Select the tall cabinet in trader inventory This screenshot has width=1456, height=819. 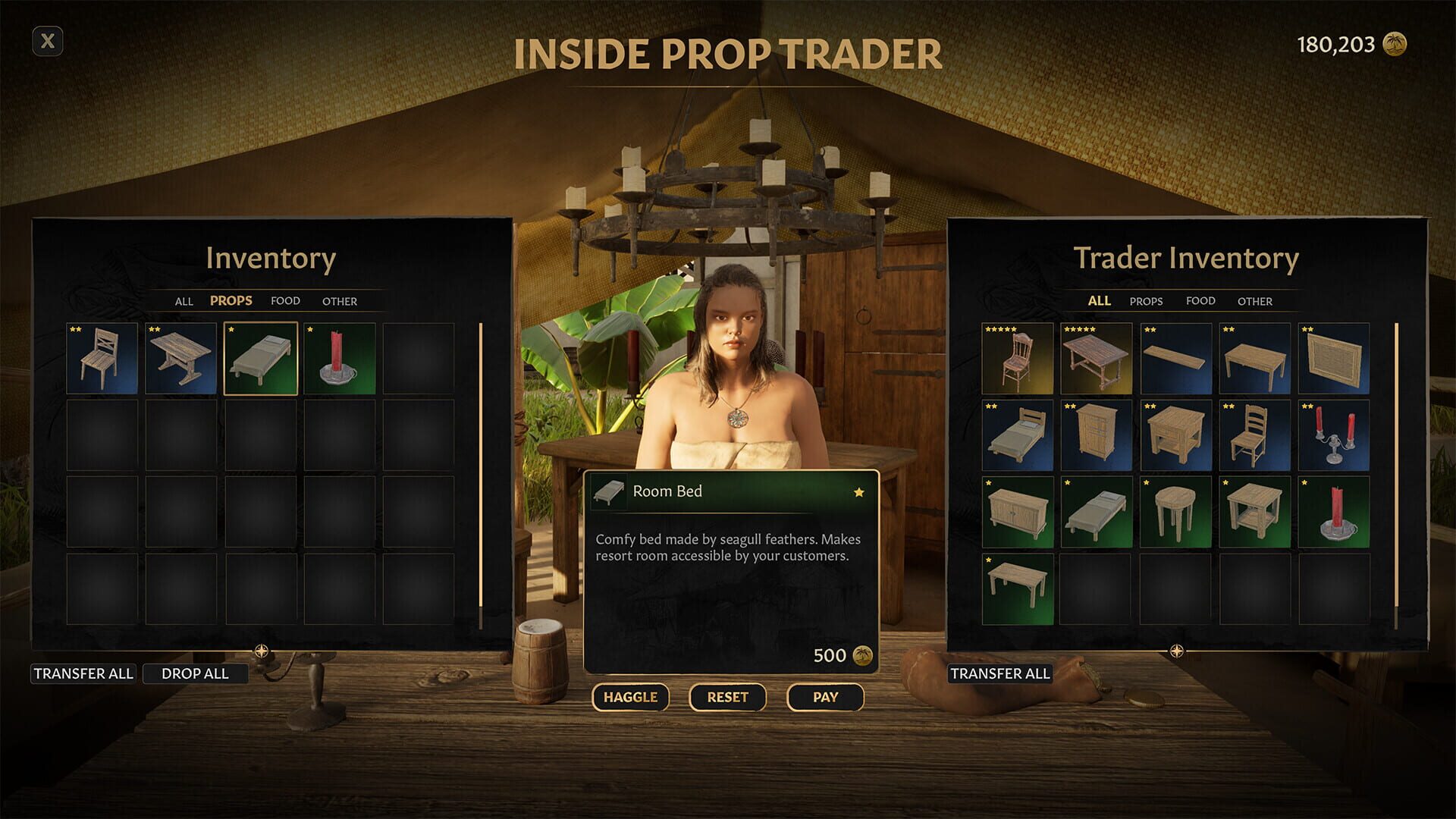pyautogui.click(x=1096, y=434)
